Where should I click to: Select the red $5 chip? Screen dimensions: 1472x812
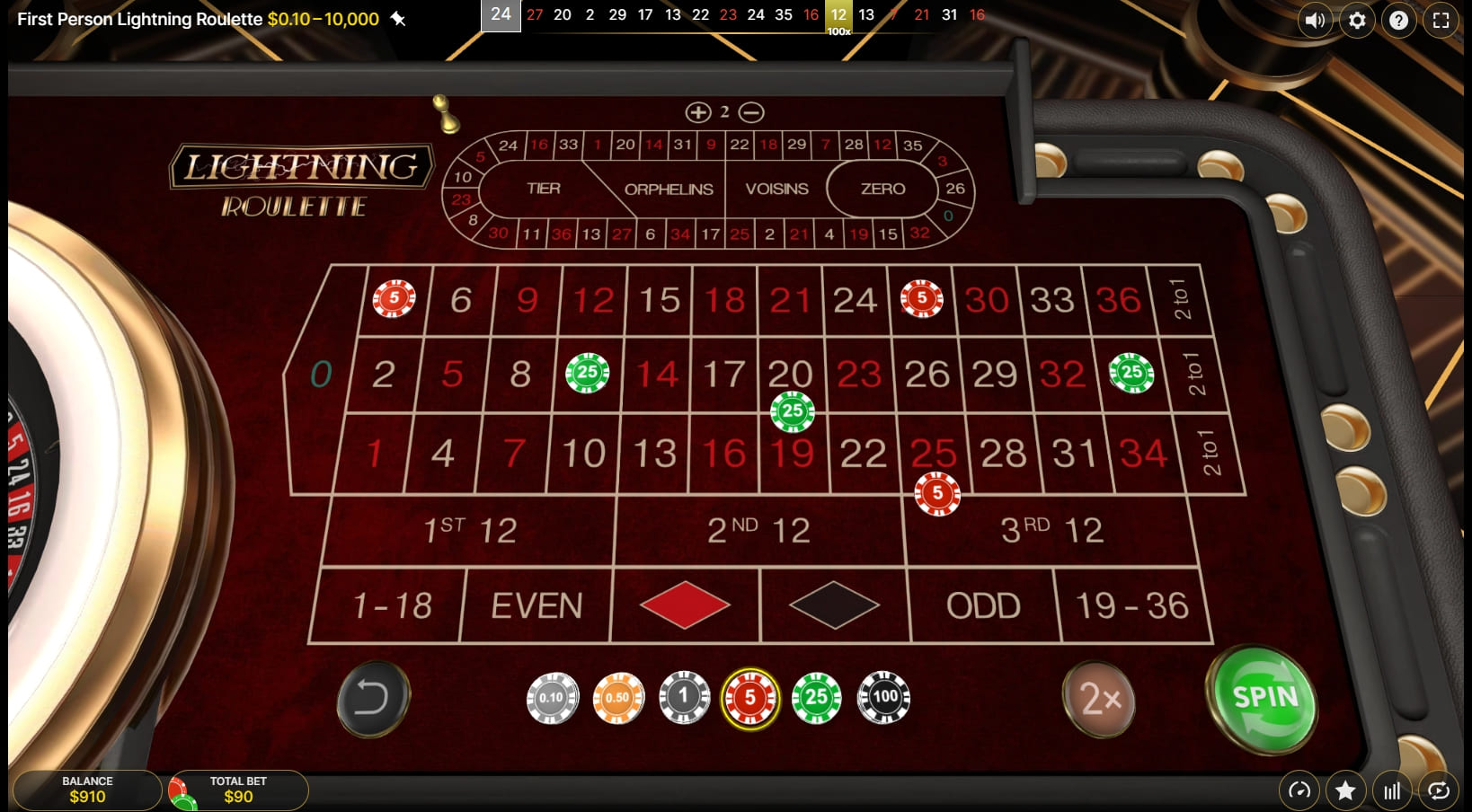pyautogui.click(x=750, y=699)
